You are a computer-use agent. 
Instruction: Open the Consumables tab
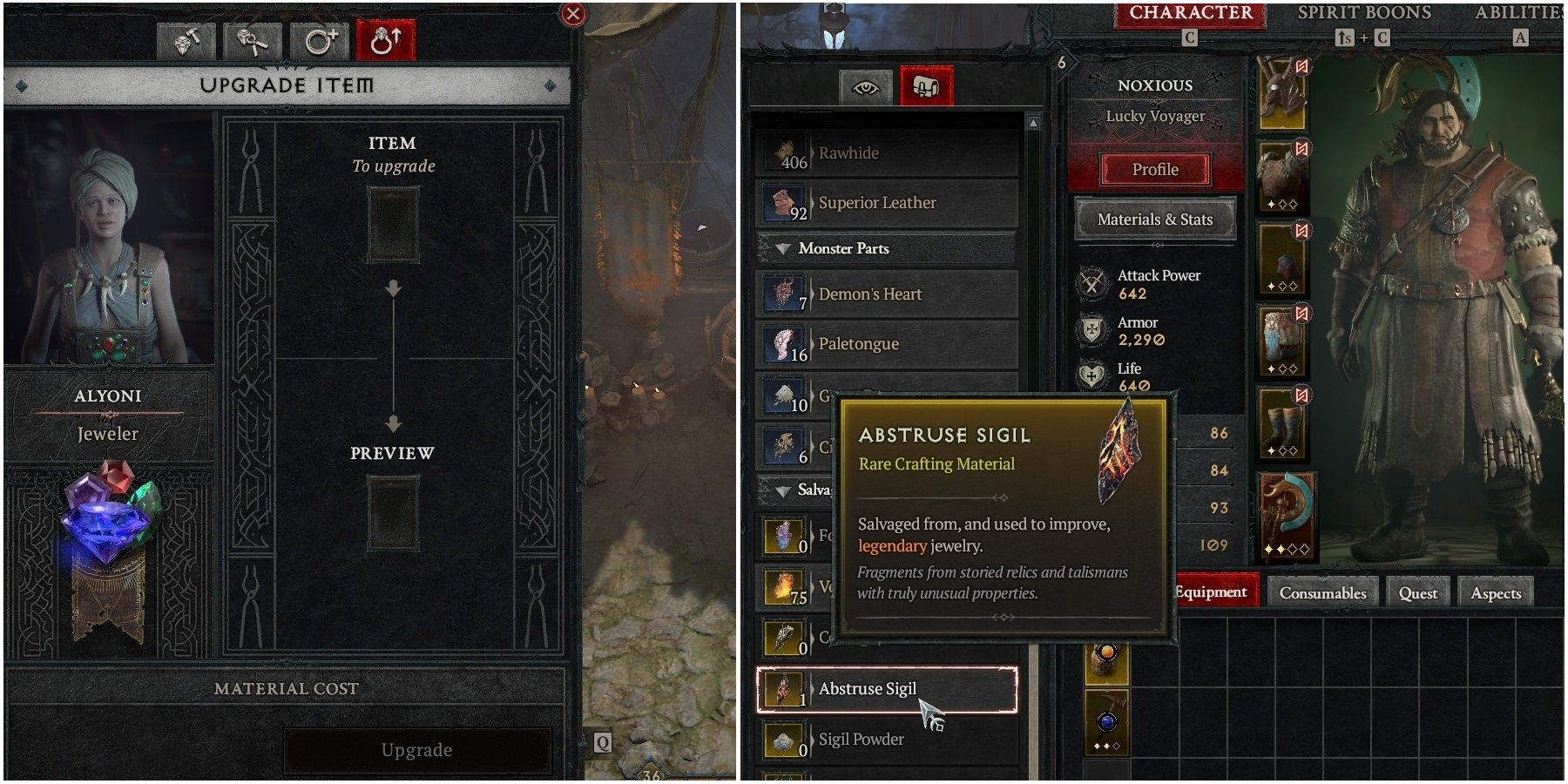pyautogui.click(x=1322, y=592)
